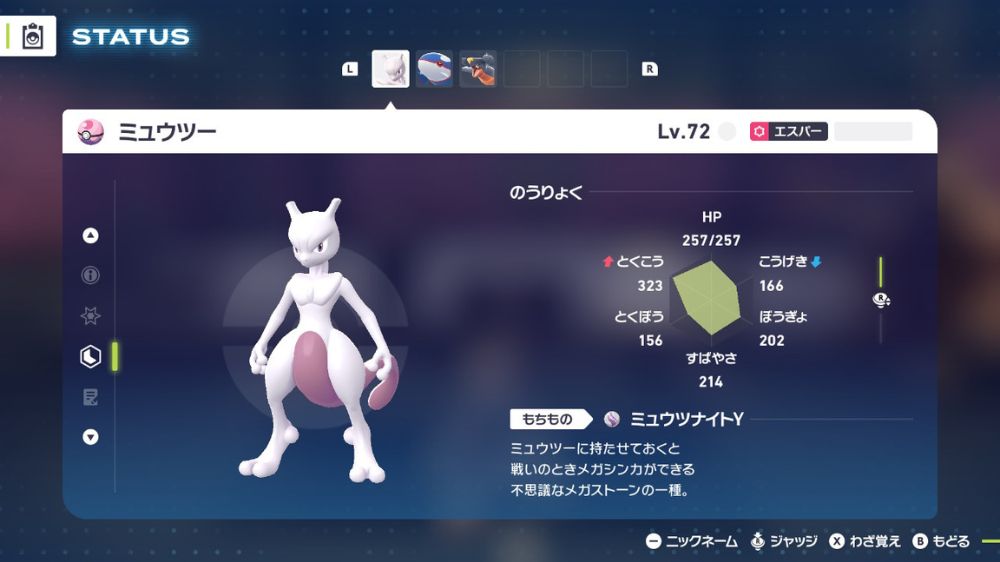The image size is (1000, 562).
Task: Open わざ覚え move learning
Action: 865,541
